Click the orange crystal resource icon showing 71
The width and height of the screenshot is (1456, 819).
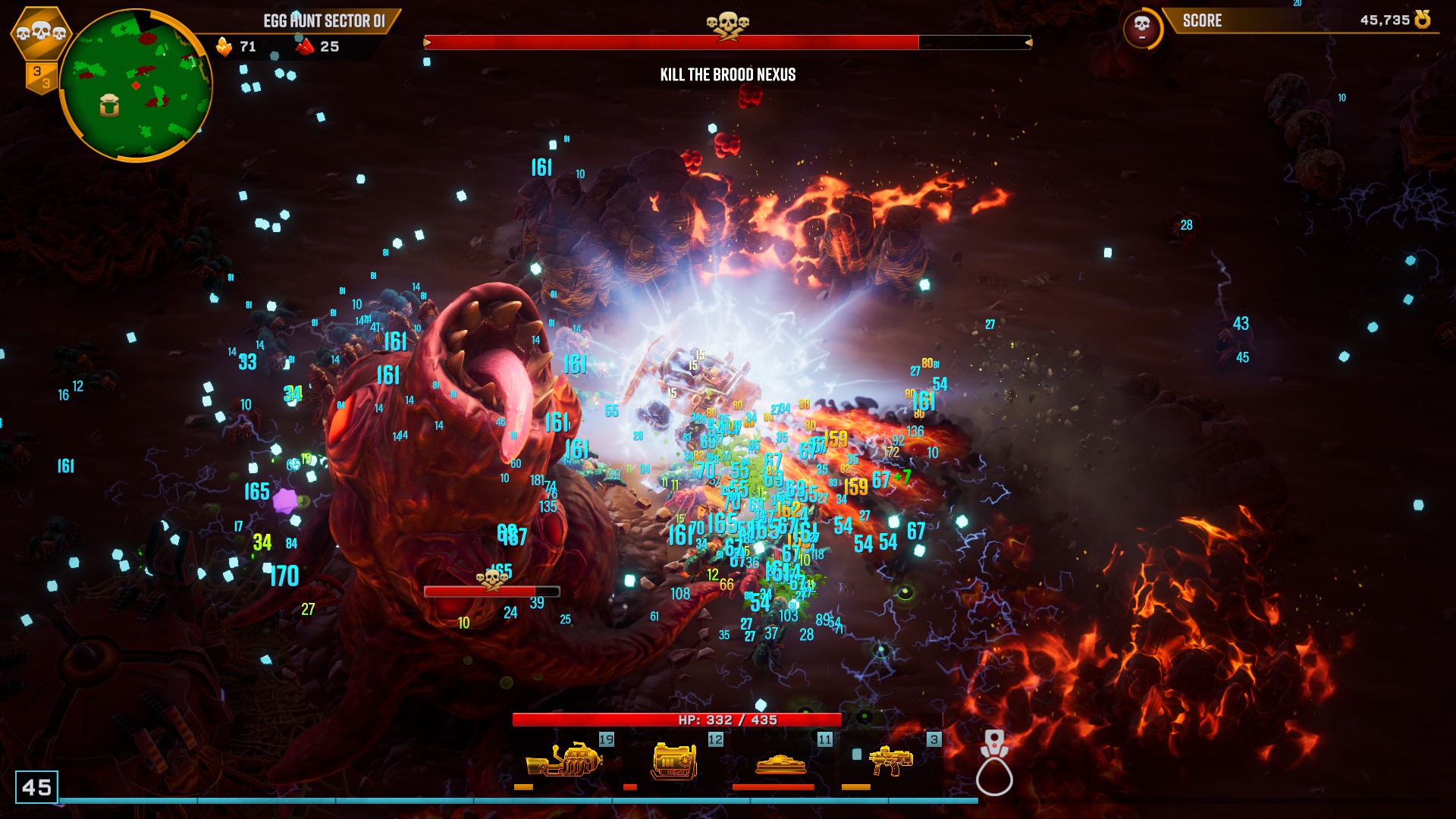point(224,47)
